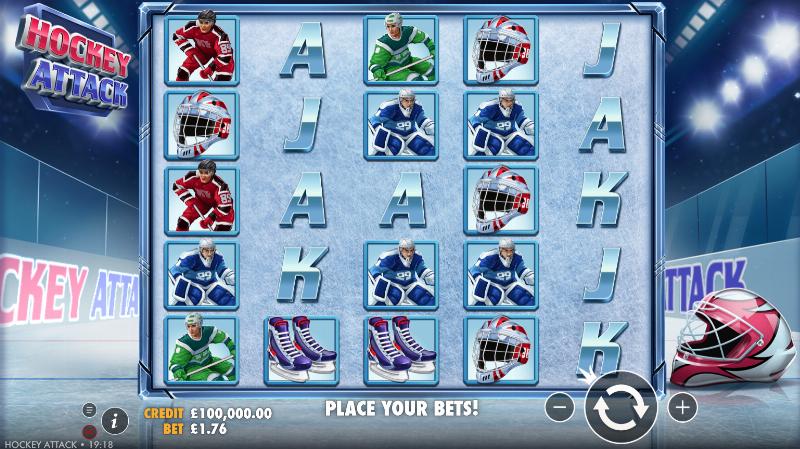Decrease the bet with the minus button
800x449 pixels.
[x=560, y=407]
